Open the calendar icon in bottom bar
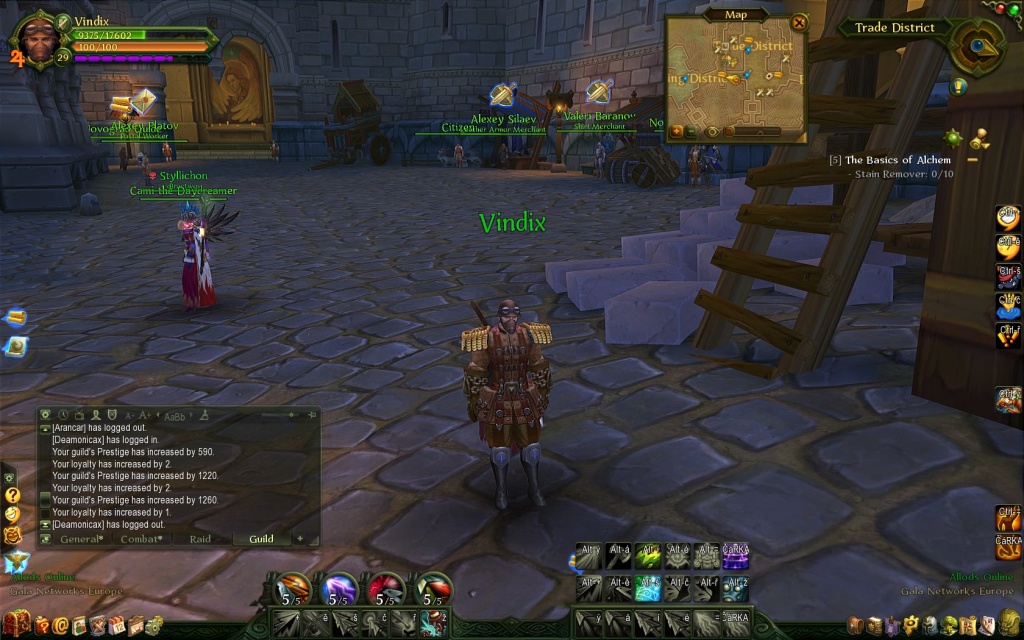This screenshot has height=640, width=1024. [116, 626]
